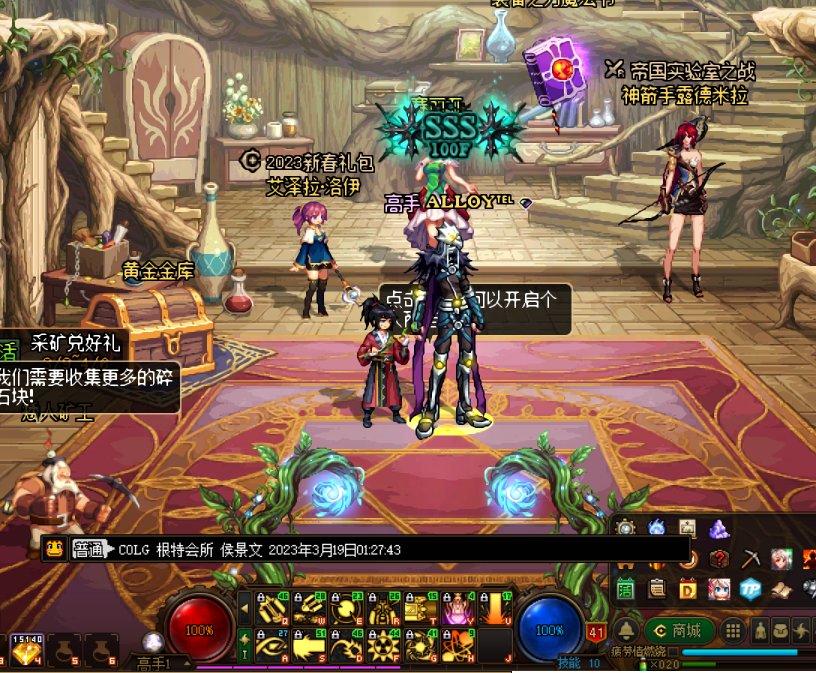This screenshot has width=816, height=673.
Task: Select the pickaxe mining icon
Action: pyautogui.click(x=750, y=558)
